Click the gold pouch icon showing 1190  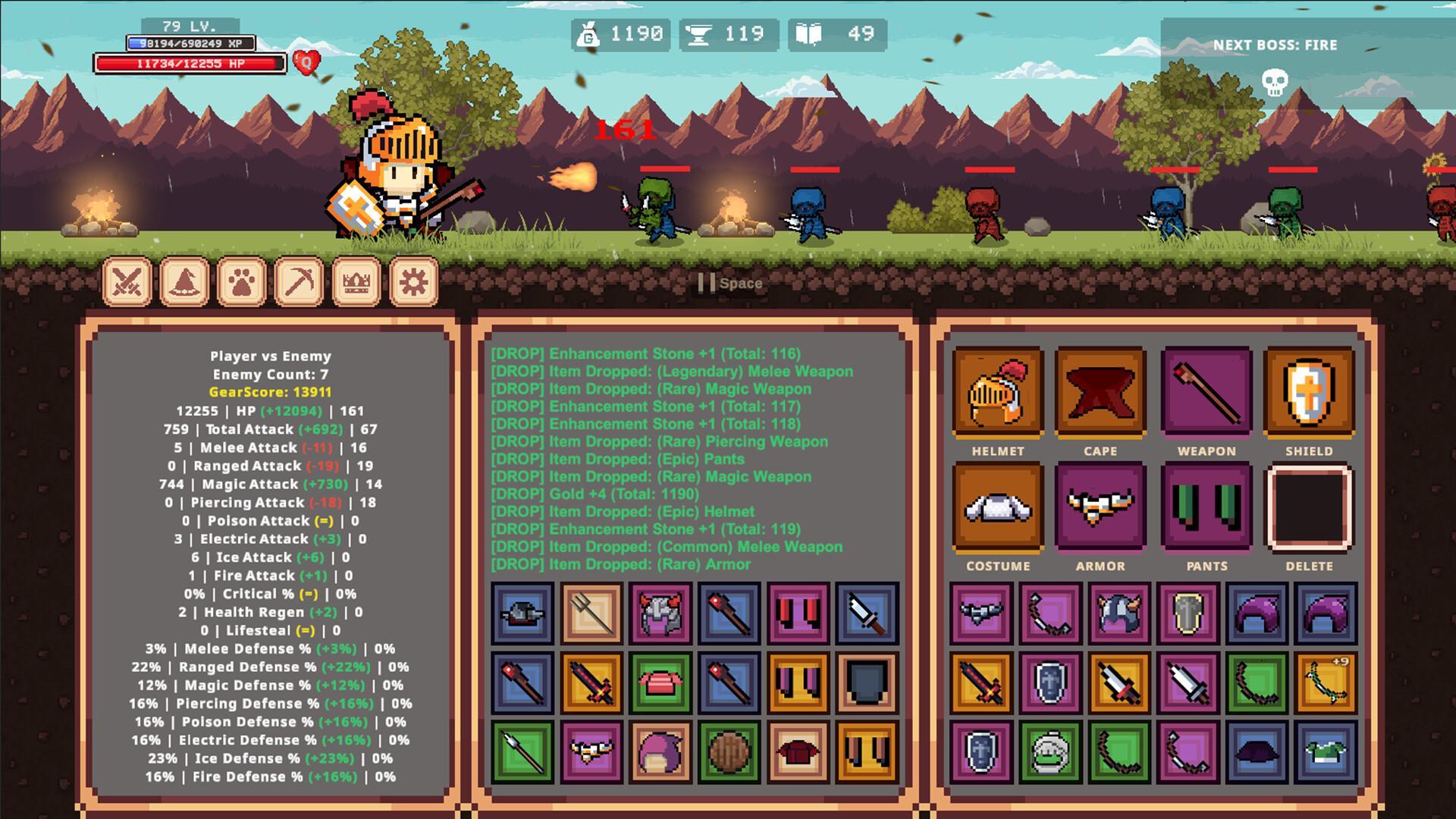coord(590,33)
